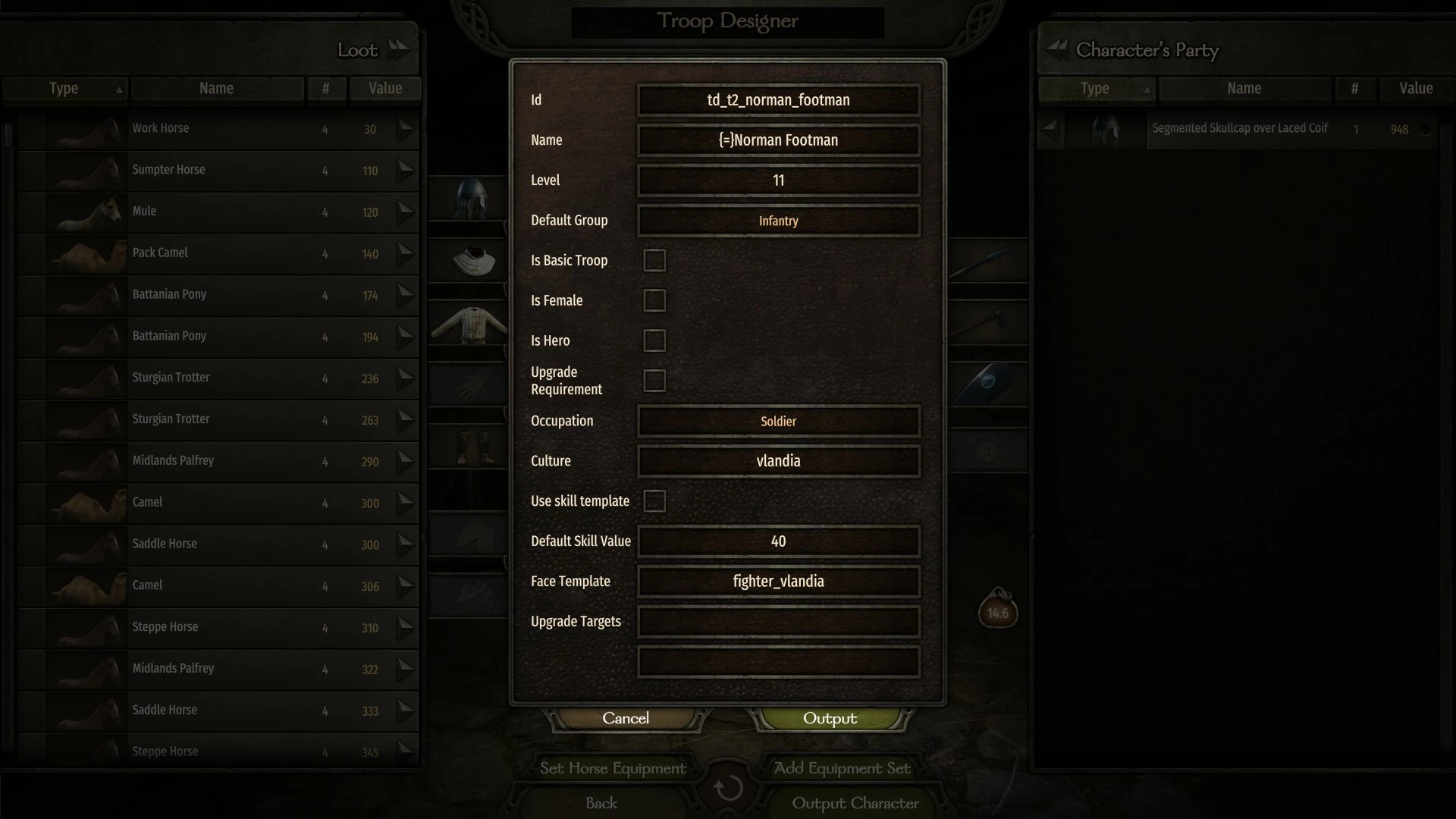The height and width of the screenshot is (819, 1456).
Task: Change the Default Skill Value field
Action: 778,541
